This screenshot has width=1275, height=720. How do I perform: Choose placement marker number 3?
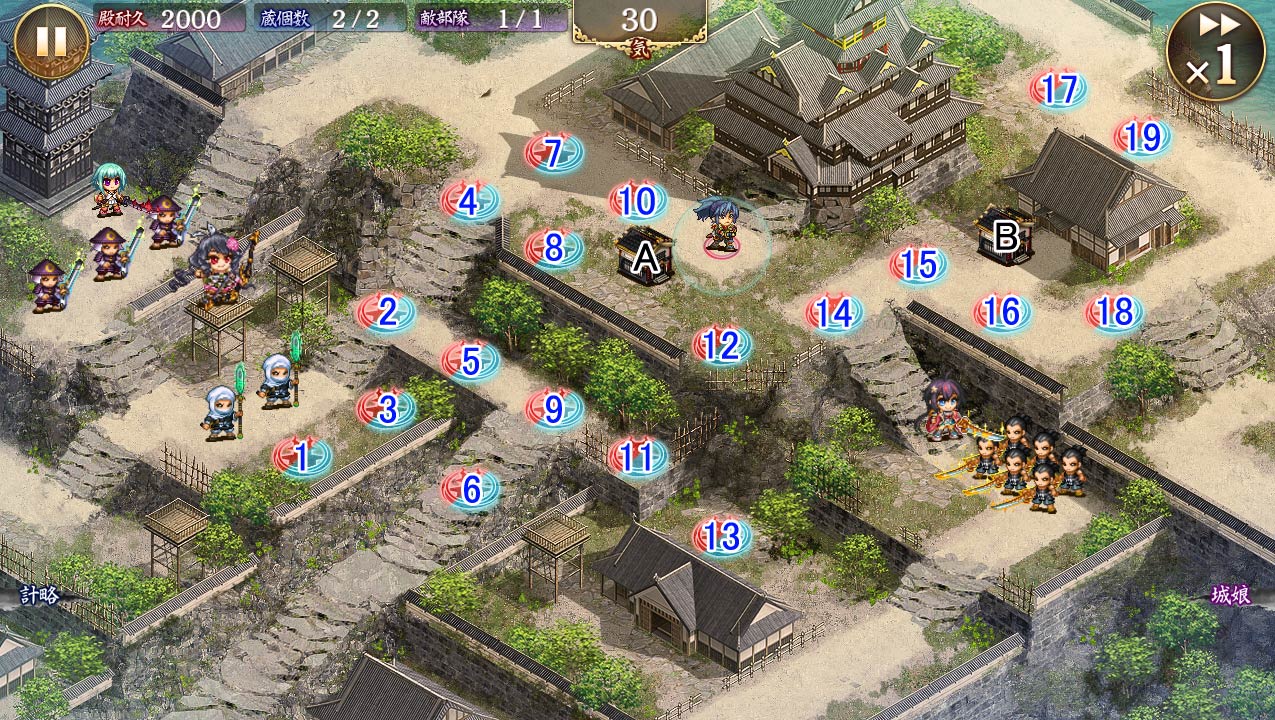click(x=386, y=408)
